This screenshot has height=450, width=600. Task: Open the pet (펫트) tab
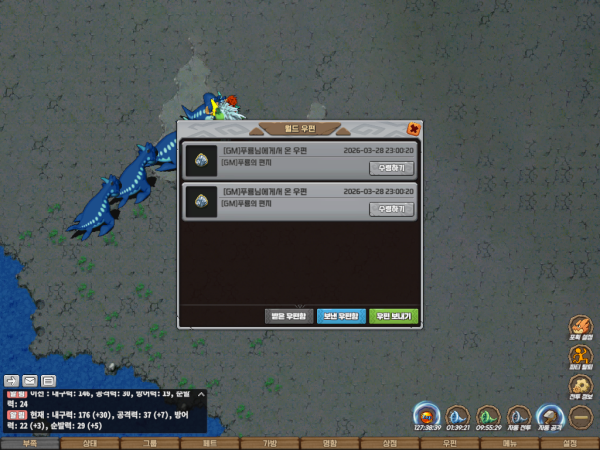[x=209, y=443]
